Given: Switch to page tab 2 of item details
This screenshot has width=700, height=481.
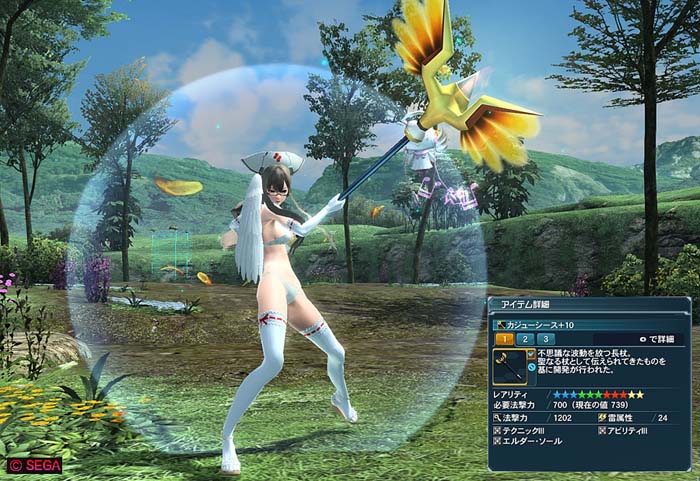Looking at the screenshot, I should (525, 339).
